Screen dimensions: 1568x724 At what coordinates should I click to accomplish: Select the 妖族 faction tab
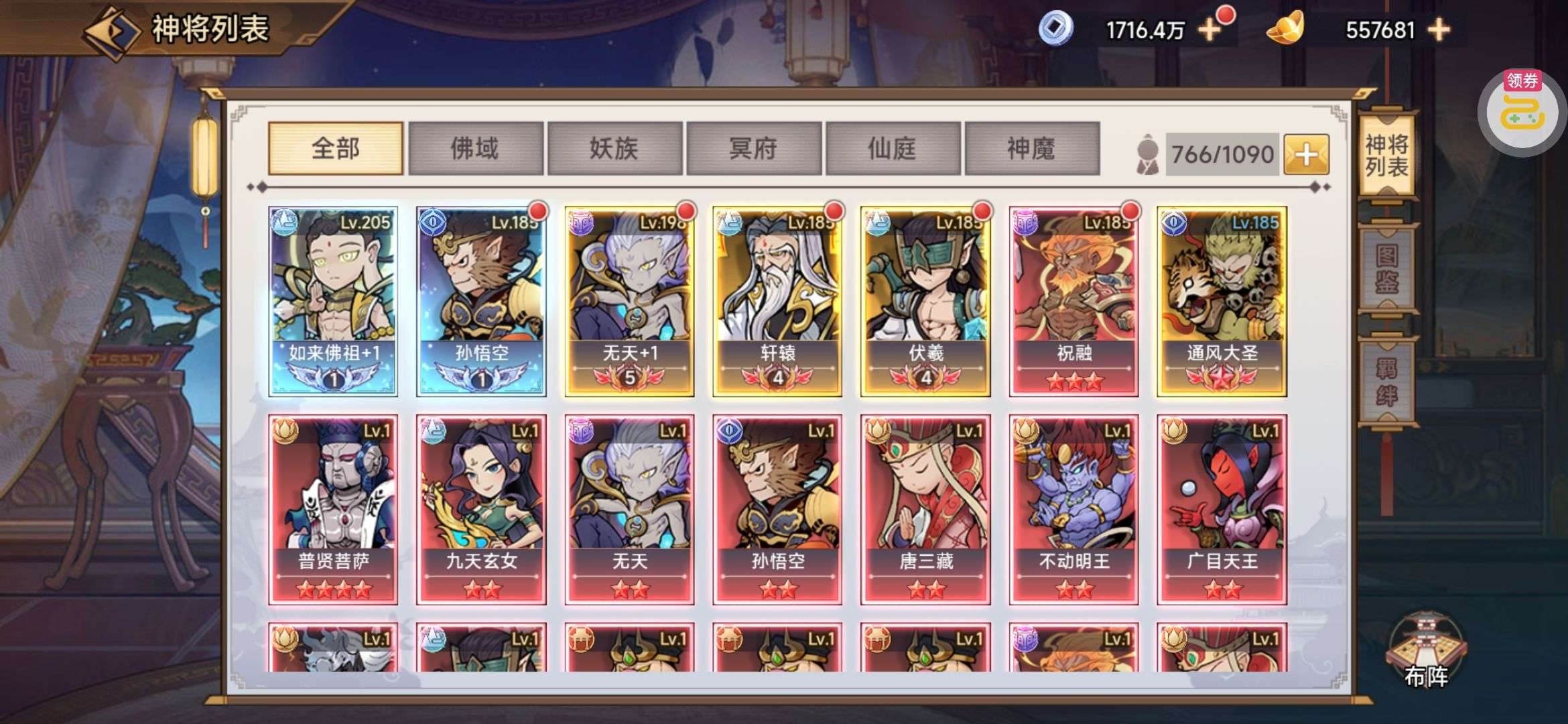click(x=614, y=148)
